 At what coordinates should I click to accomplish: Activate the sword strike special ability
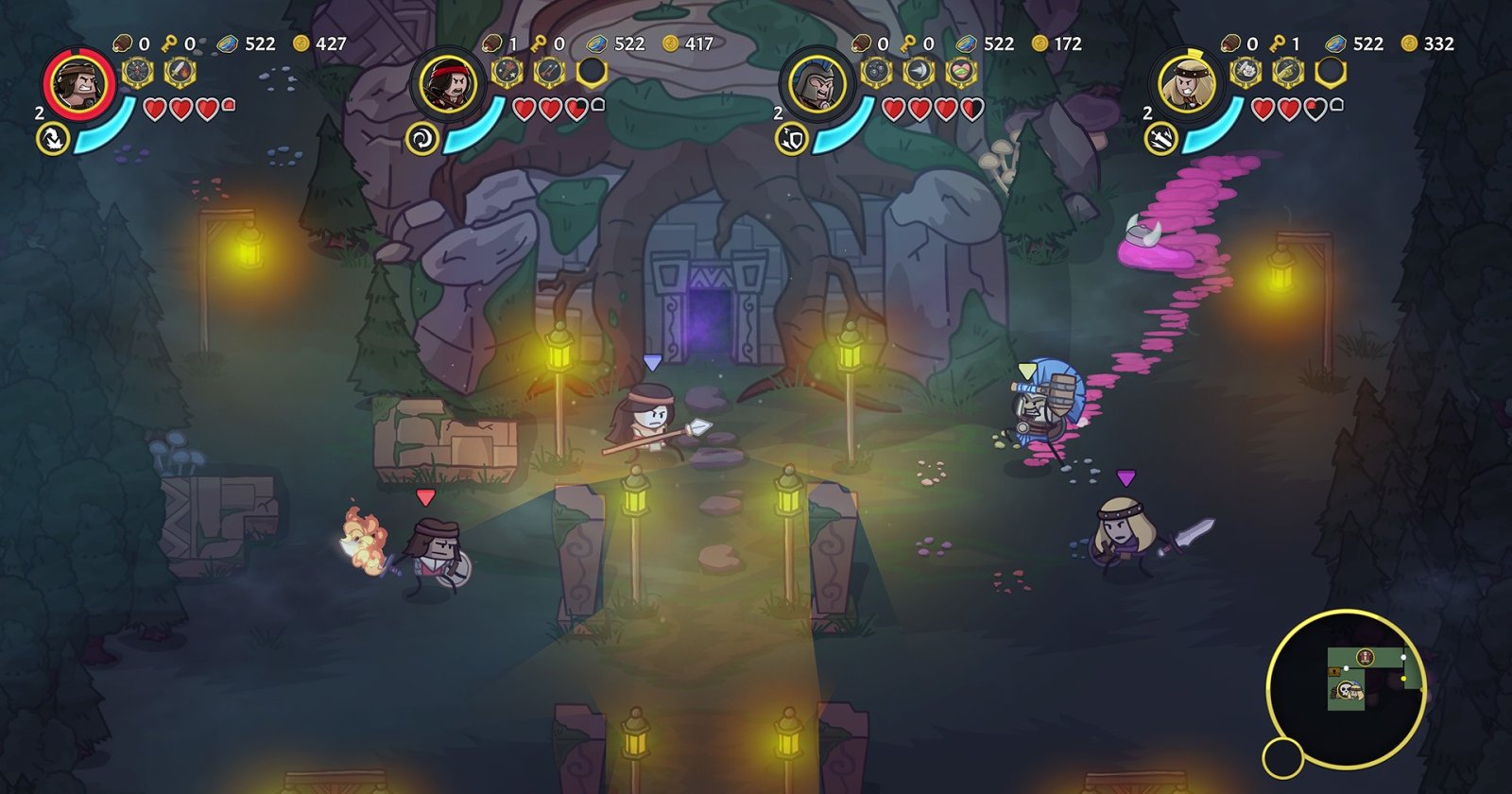(x=1159, y=139)
